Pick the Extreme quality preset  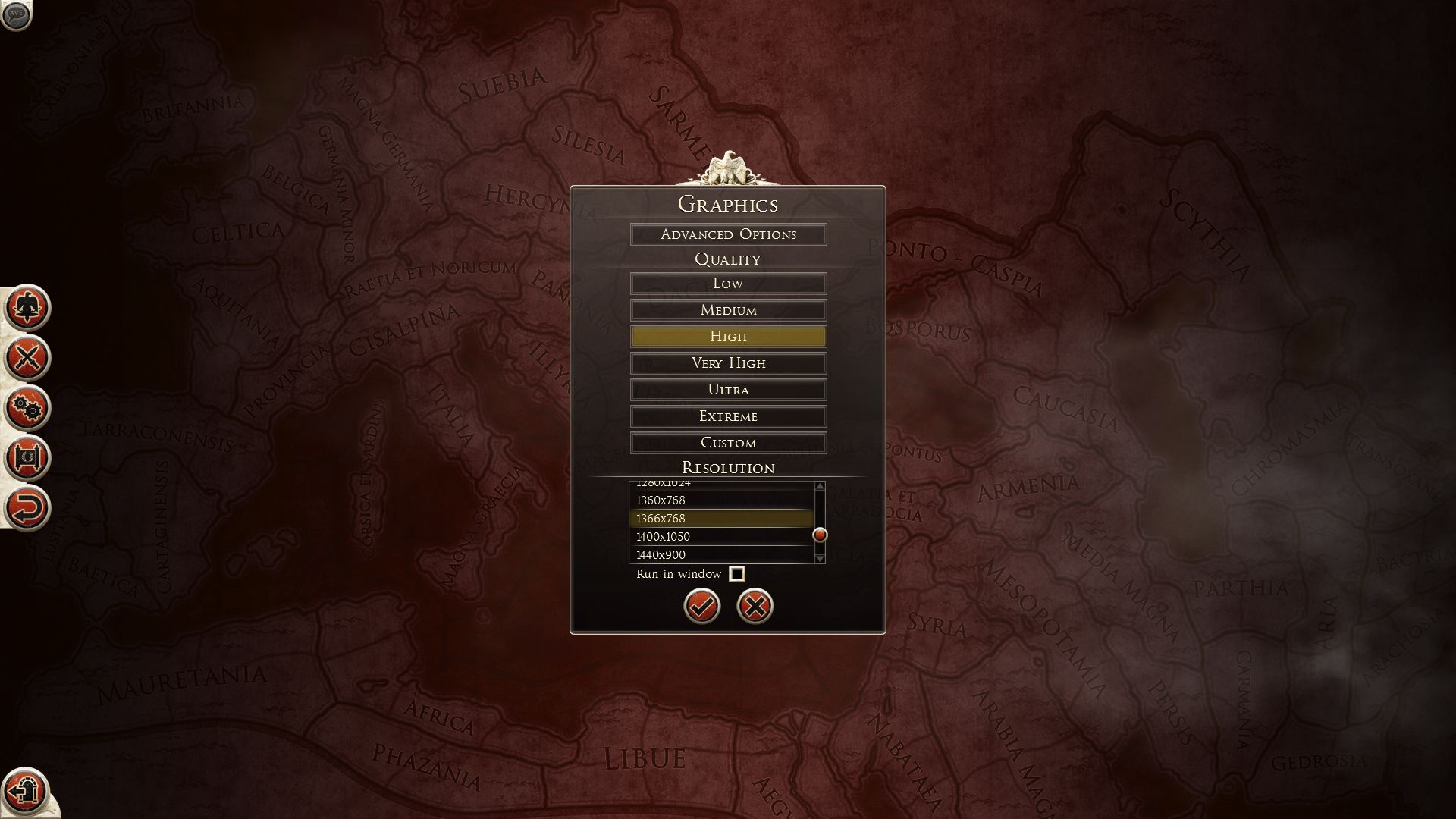tap(728, 416)
